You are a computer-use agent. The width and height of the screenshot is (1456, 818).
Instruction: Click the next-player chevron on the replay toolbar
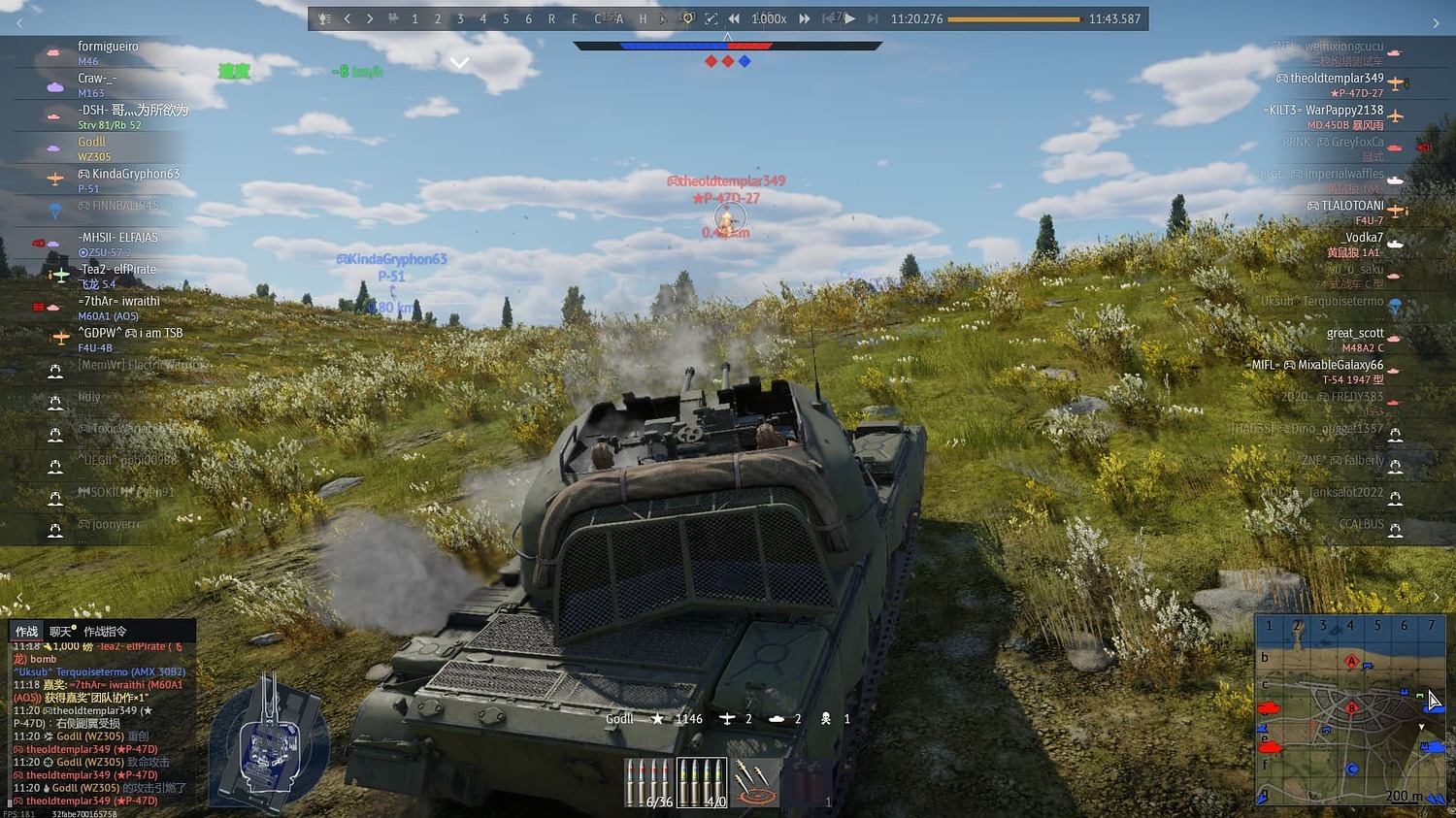370,17
